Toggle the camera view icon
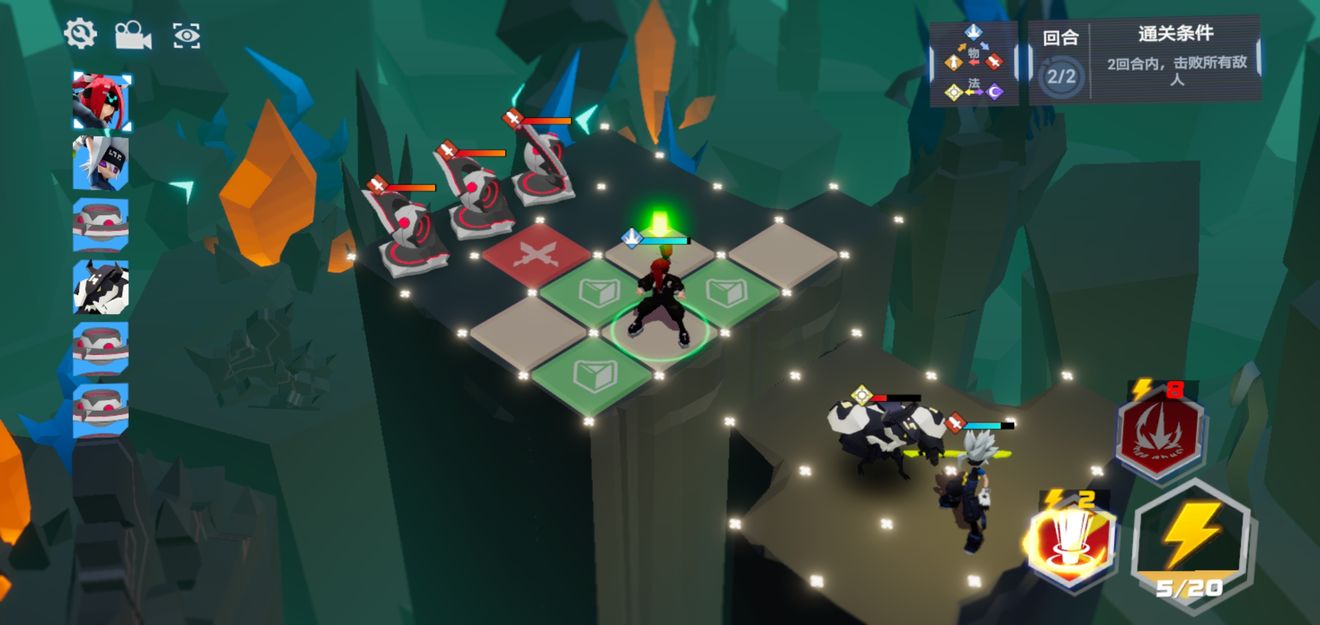This screenshot has height=625, width=1320. click(x=133, y=36)
